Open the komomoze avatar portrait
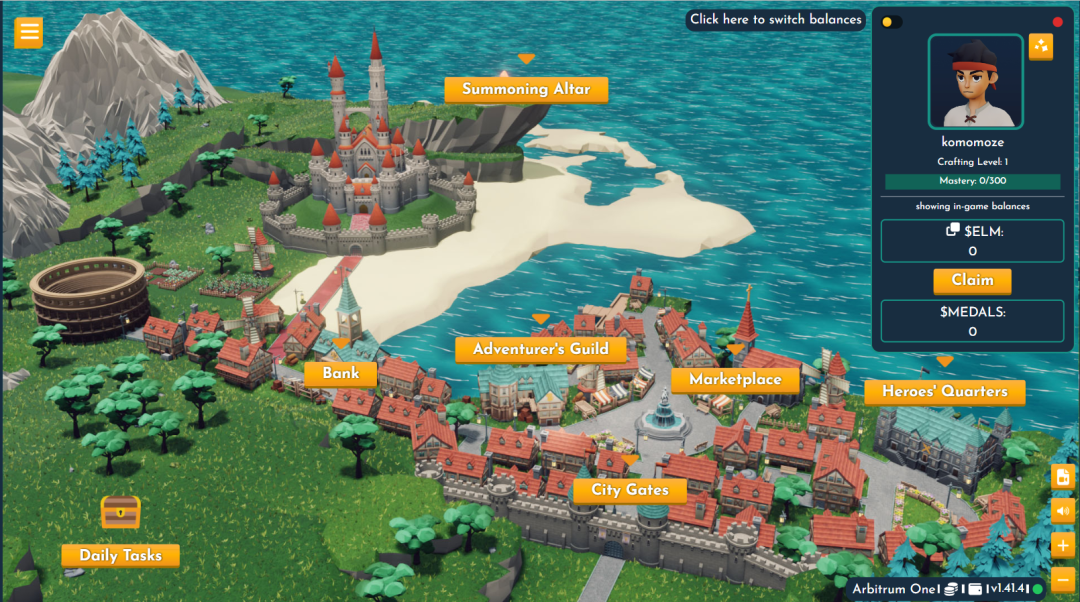This screenshot has width=1080, height=602. click(x=975, y=81)
